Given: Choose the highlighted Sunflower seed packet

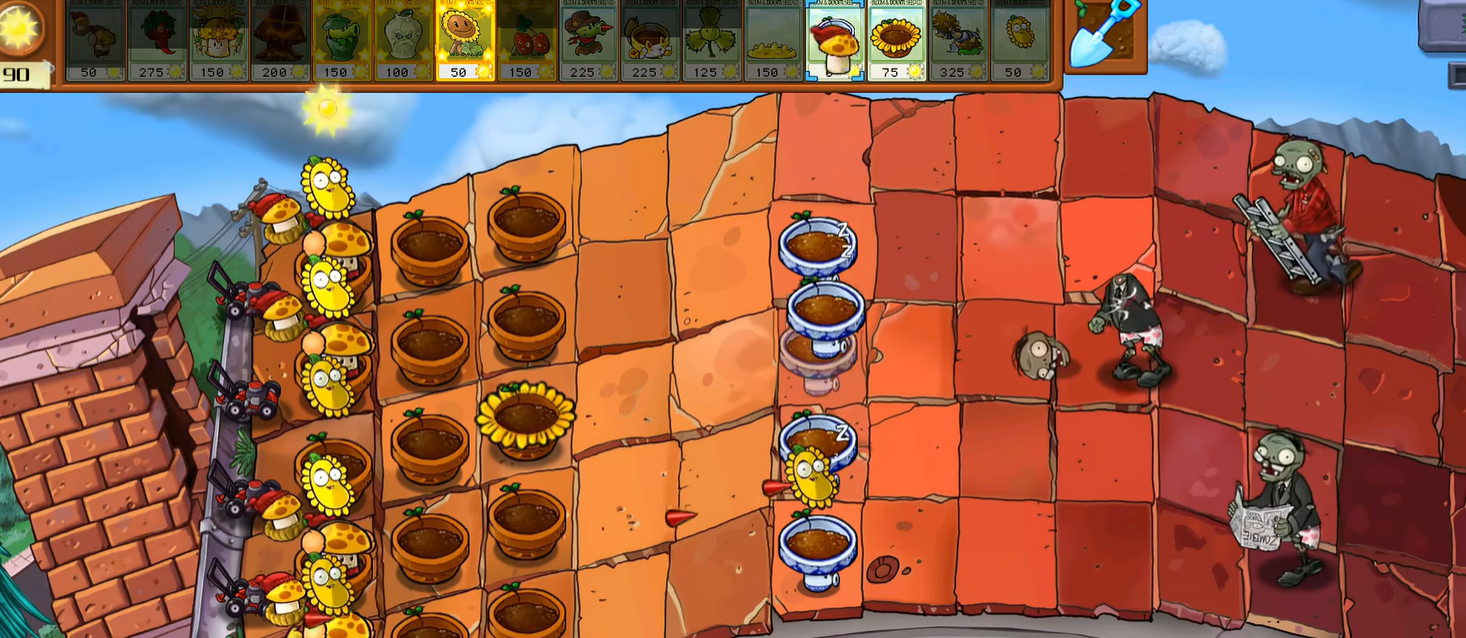Looking at the screenshot, I should tap(465, 40).
